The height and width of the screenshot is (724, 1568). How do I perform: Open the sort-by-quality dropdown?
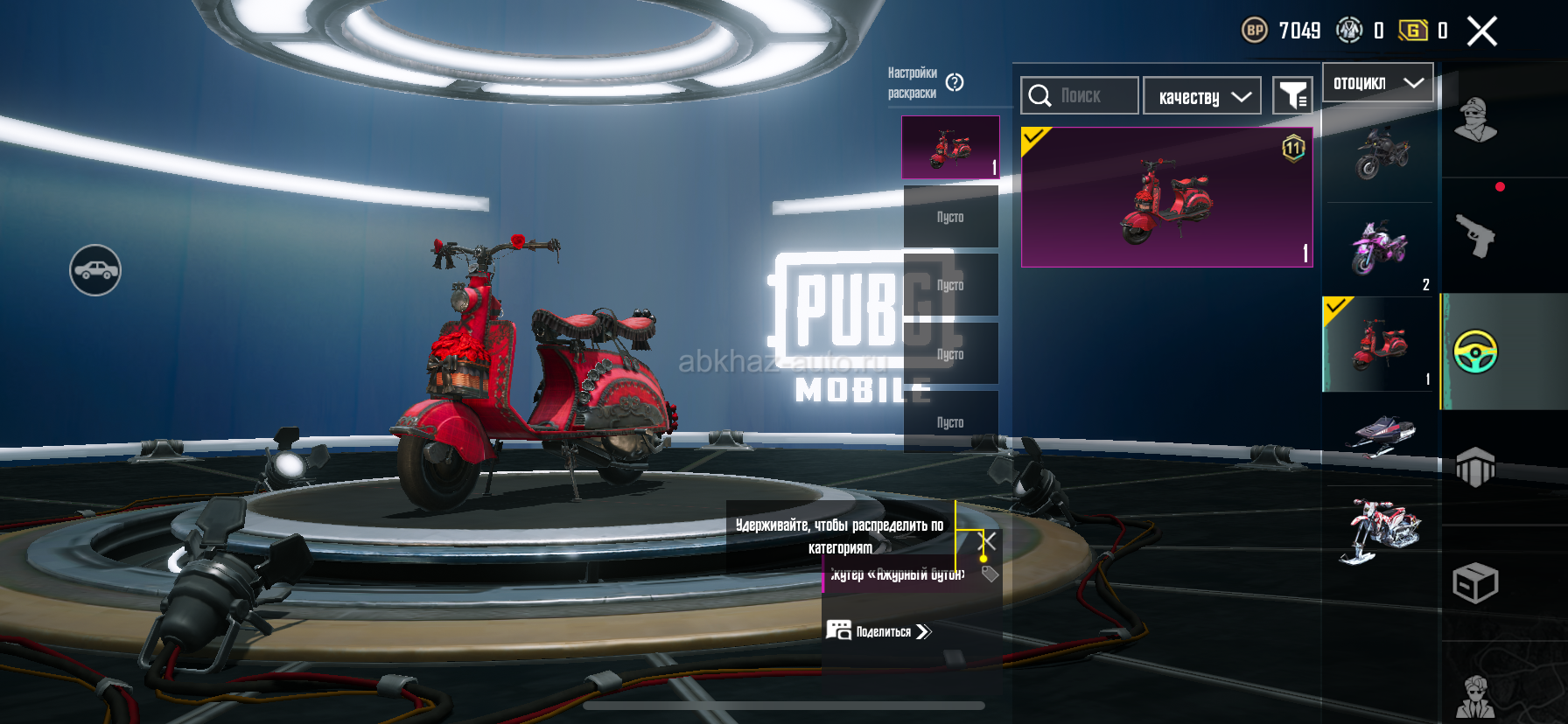click(1202, 96)
